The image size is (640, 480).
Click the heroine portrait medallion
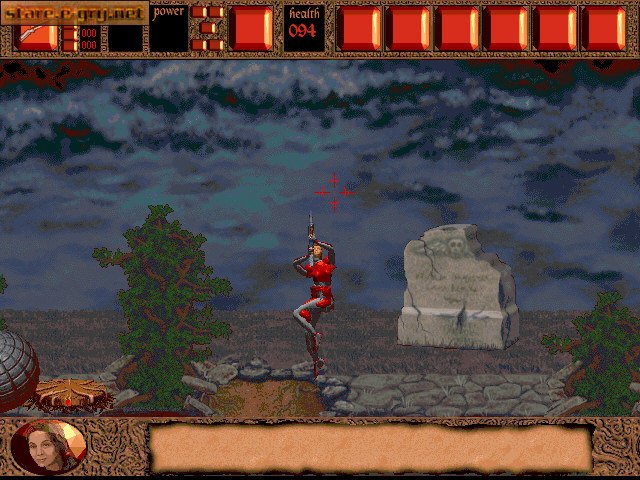point(49,447)
